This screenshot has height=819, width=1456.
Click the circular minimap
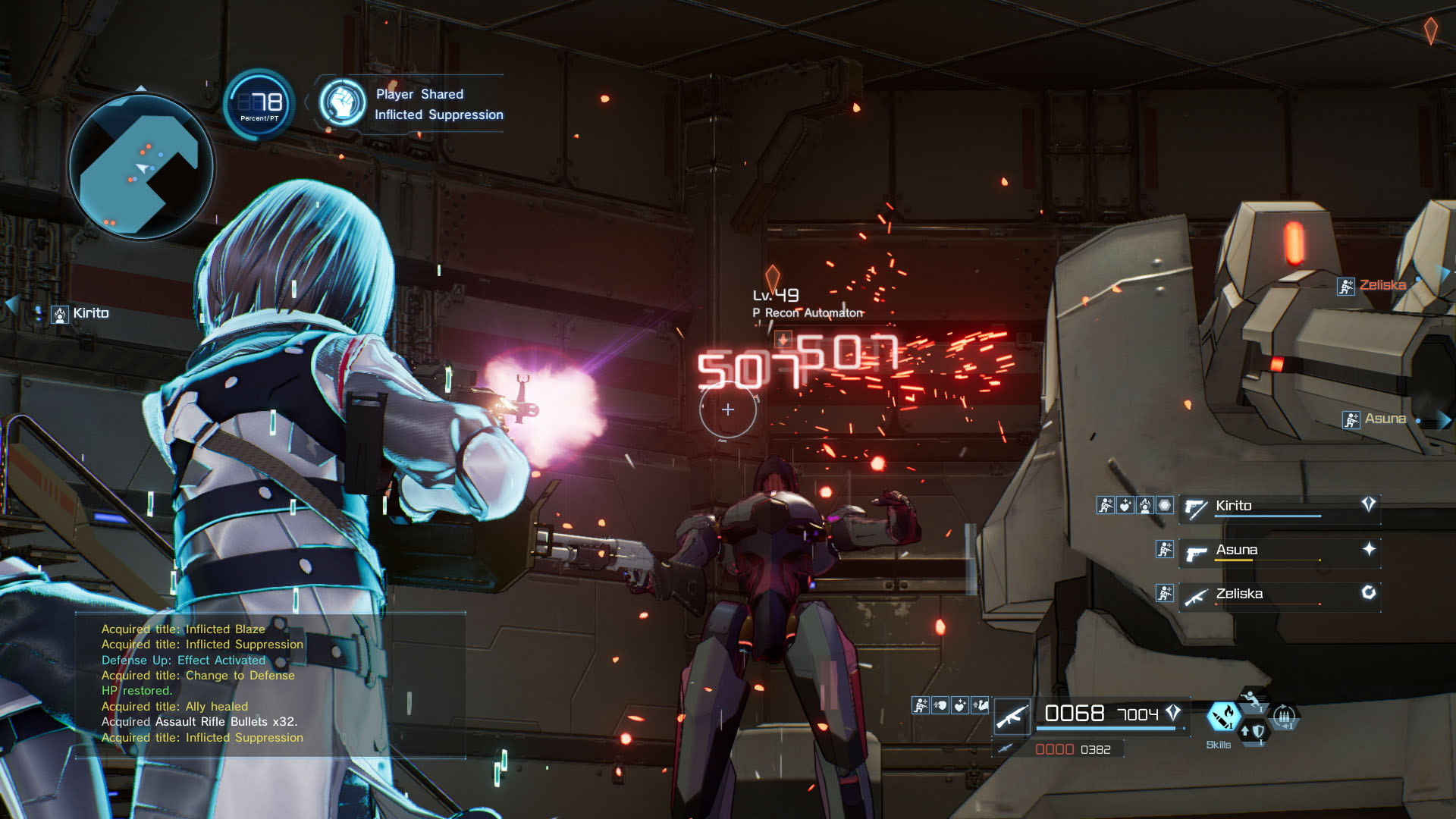point(142,167)
